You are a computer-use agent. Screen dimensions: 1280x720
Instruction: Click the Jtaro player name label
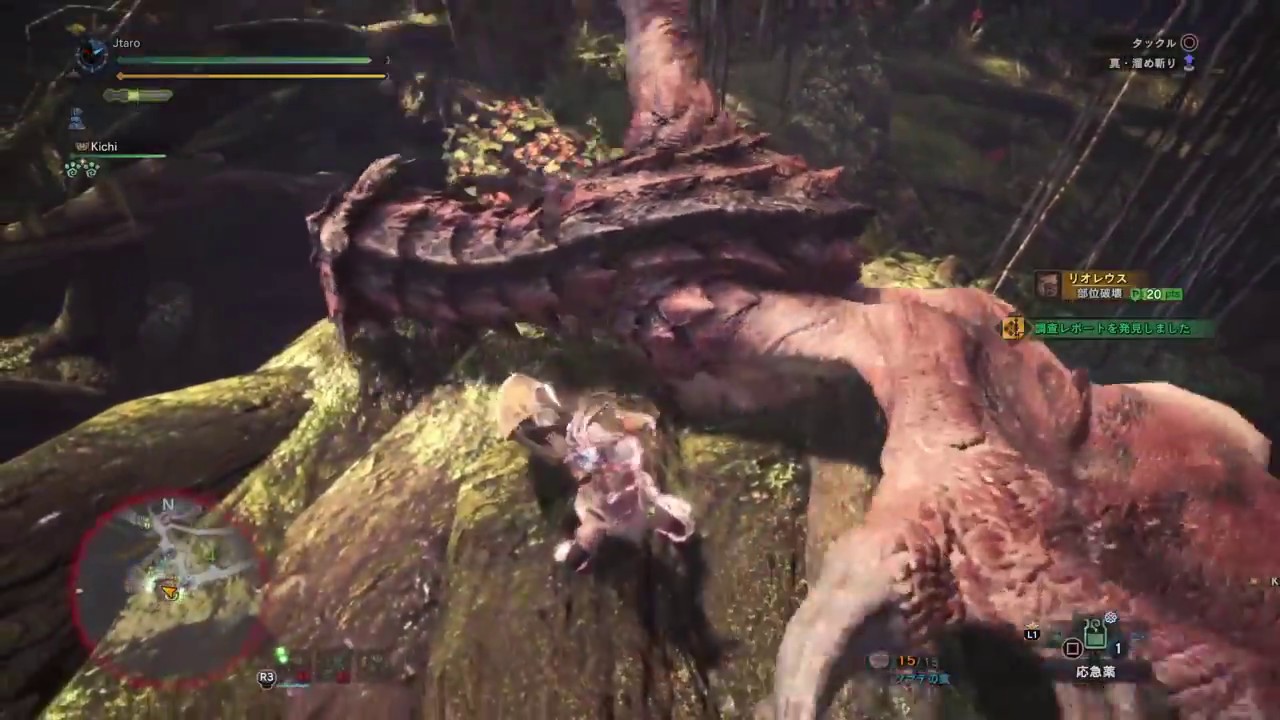(126, 43)
